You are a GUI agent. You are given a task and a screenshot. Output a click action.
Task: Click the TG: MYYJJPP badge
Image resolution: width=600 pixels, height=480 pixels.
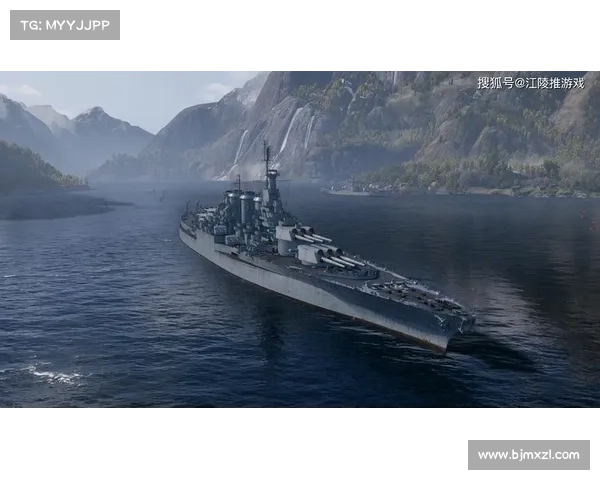64,25
